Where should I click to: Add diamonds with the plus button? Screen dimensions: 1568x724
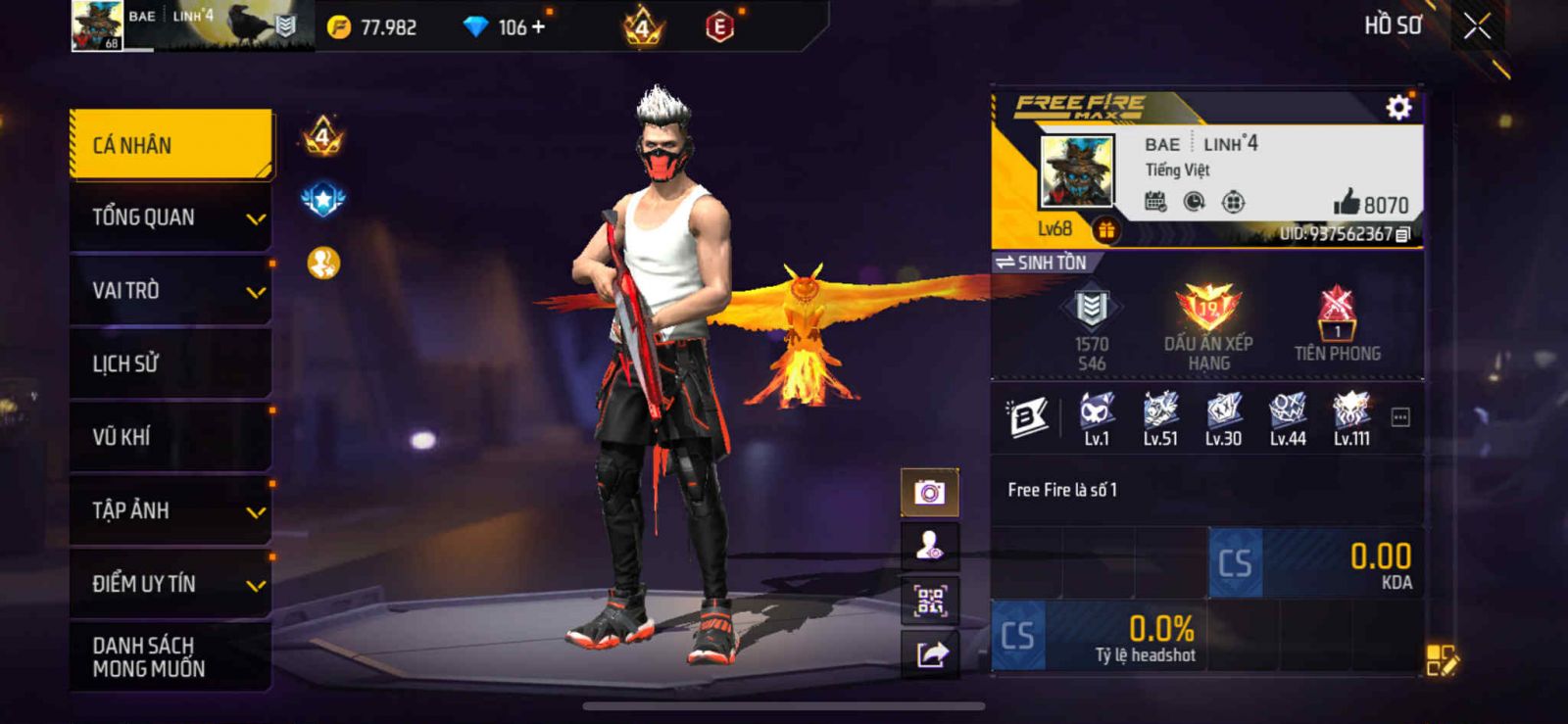537,27
